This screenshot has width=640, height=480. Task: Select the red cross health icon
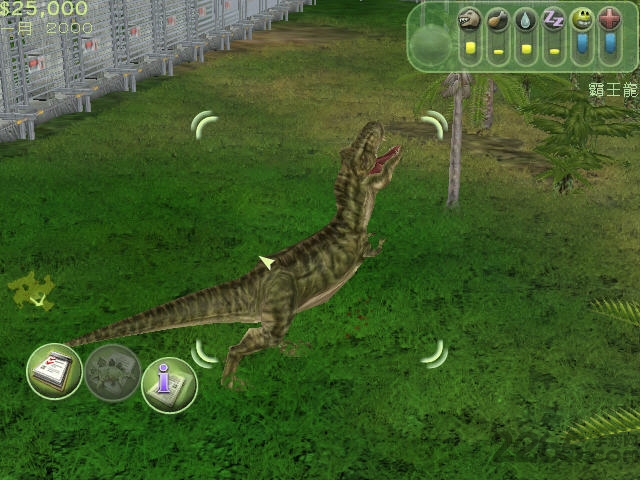click(x=610, y=19)
